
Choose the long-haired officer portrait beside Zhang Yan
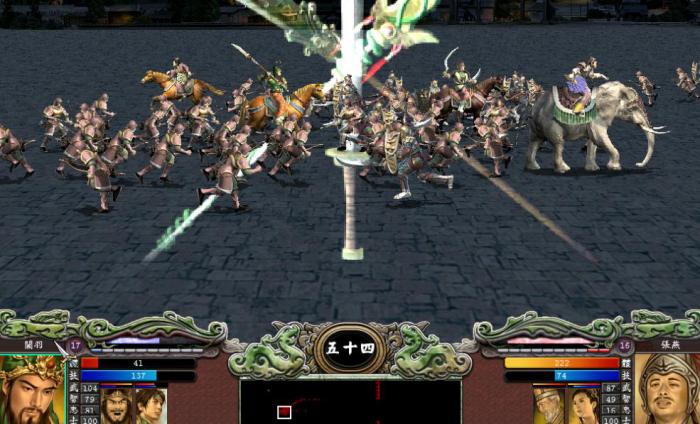point(583,405)
